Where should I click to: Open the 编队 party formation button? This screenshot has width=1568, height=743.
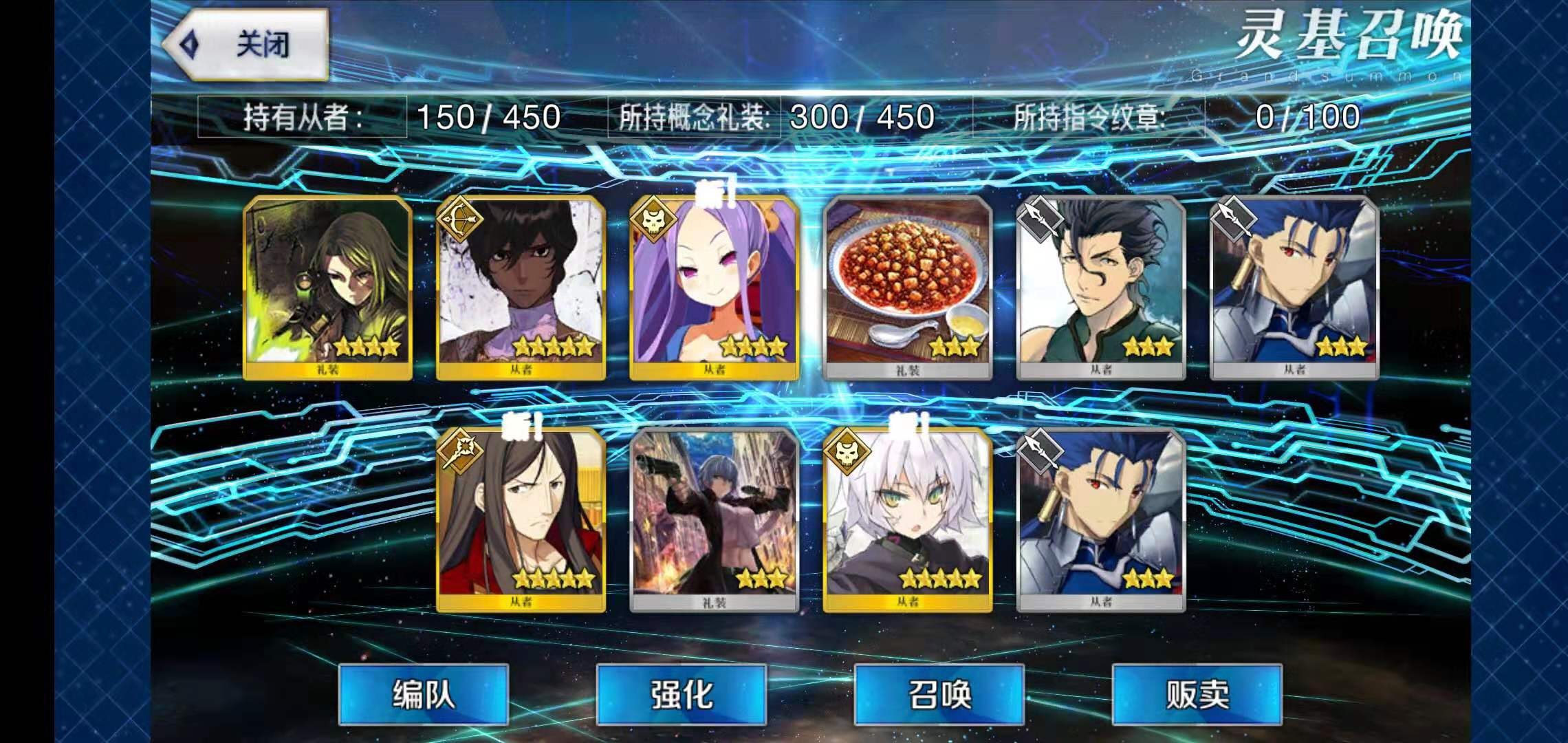[x=423, y=694]
